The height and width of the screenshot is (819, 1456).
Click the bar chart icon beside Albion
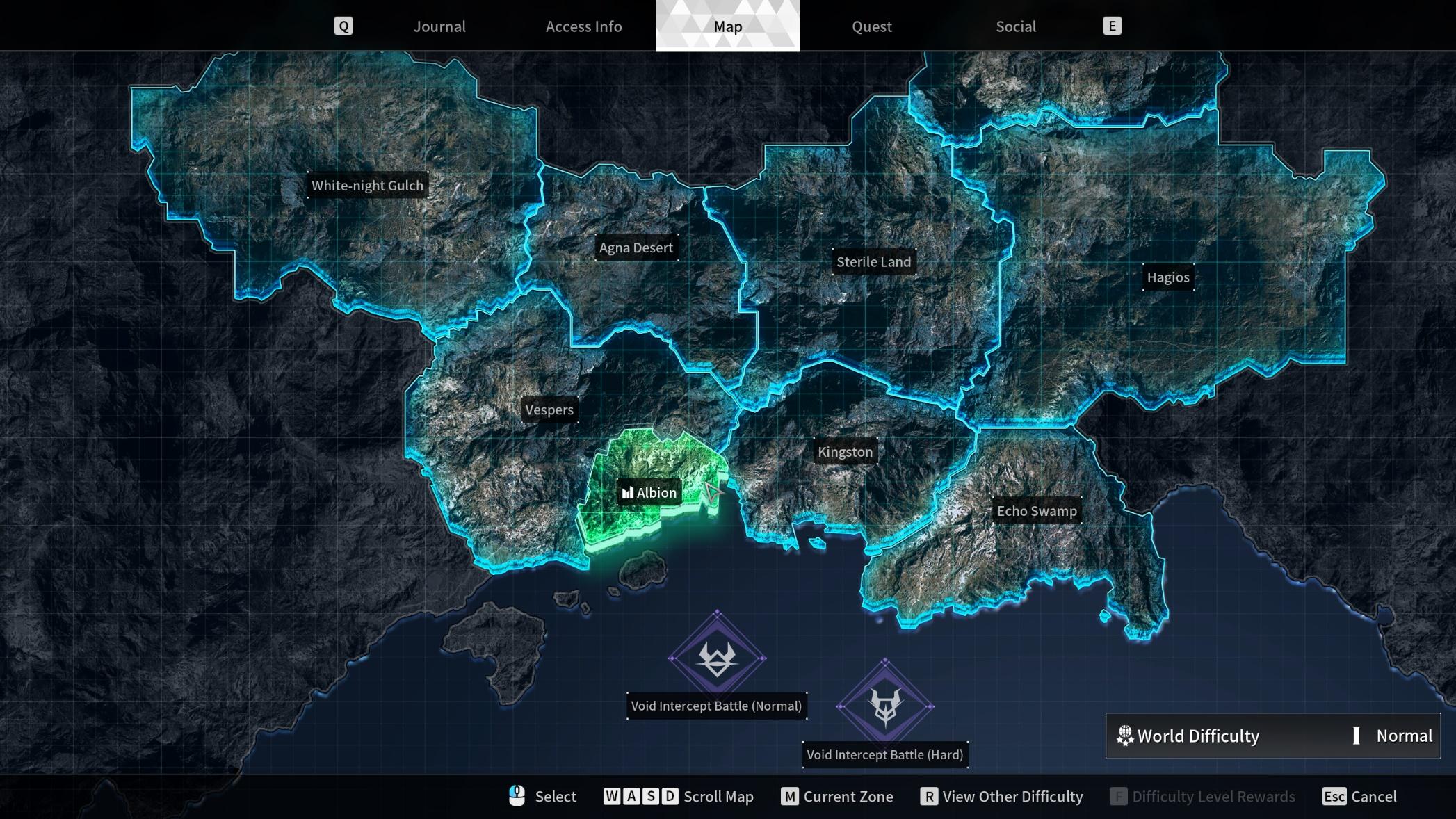(x=628, y=492)
